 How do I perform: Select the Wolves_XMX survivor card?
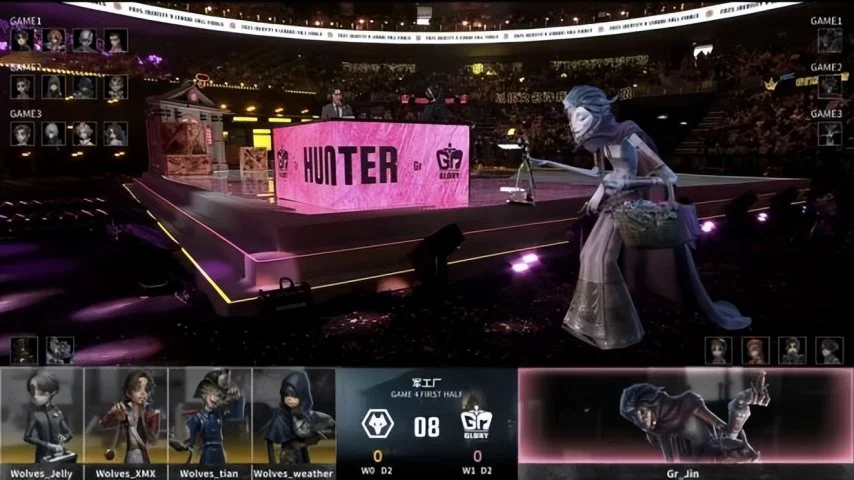tap(126, 418)
